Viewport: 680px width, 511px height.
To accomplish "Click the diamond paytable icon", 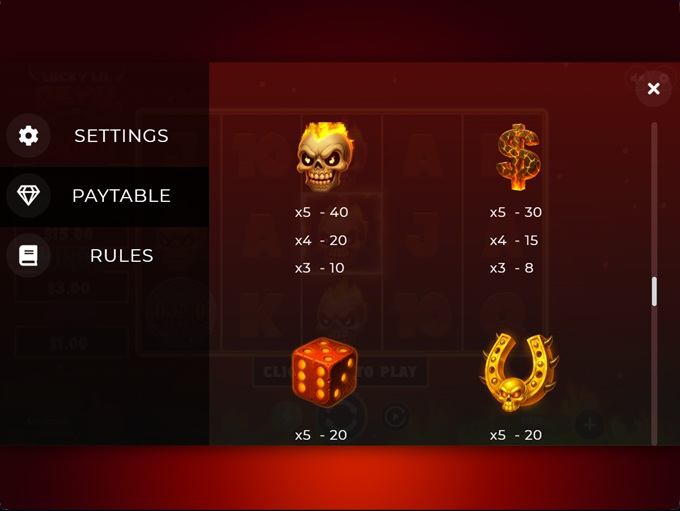I will (x=28, y=196).
